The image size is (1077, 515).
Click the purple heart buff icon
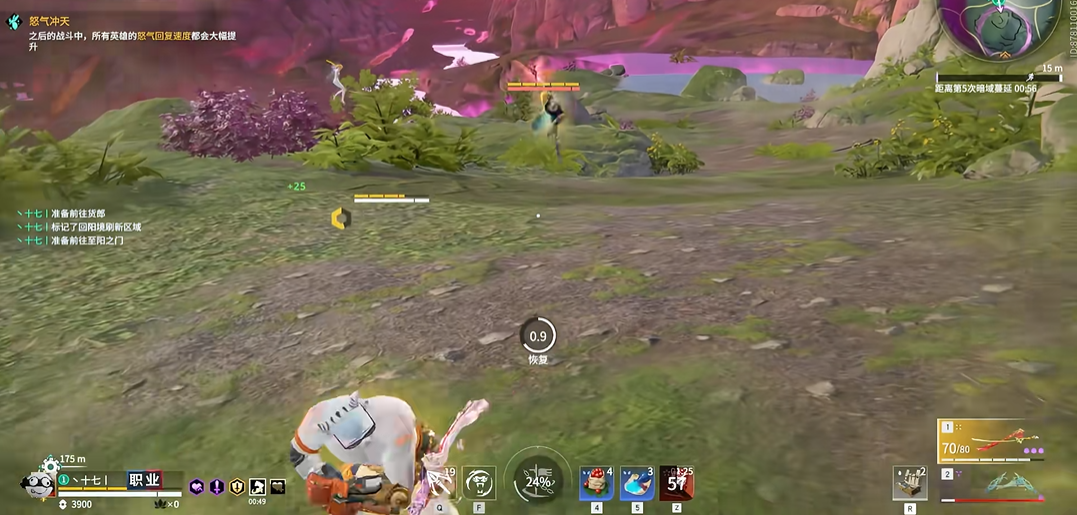[197, 487]
